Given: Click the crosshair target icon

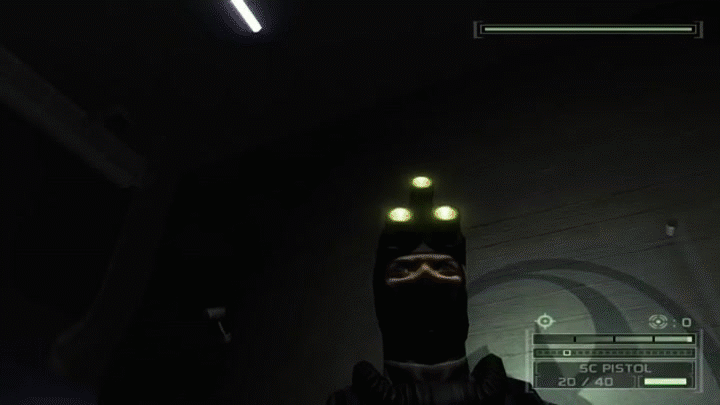Looking at the screenshot, I should pos(545,321).
